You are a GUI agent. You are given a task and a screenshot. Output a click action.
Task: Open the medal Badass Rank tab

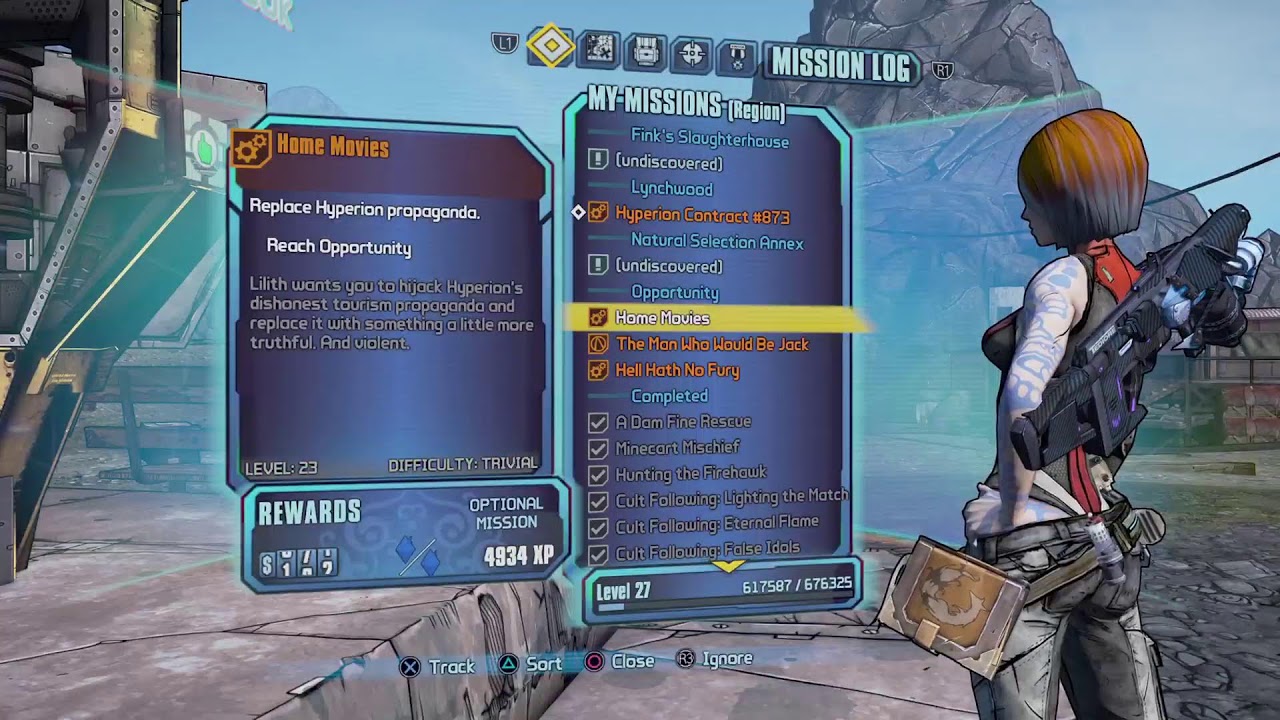[738, 55]
